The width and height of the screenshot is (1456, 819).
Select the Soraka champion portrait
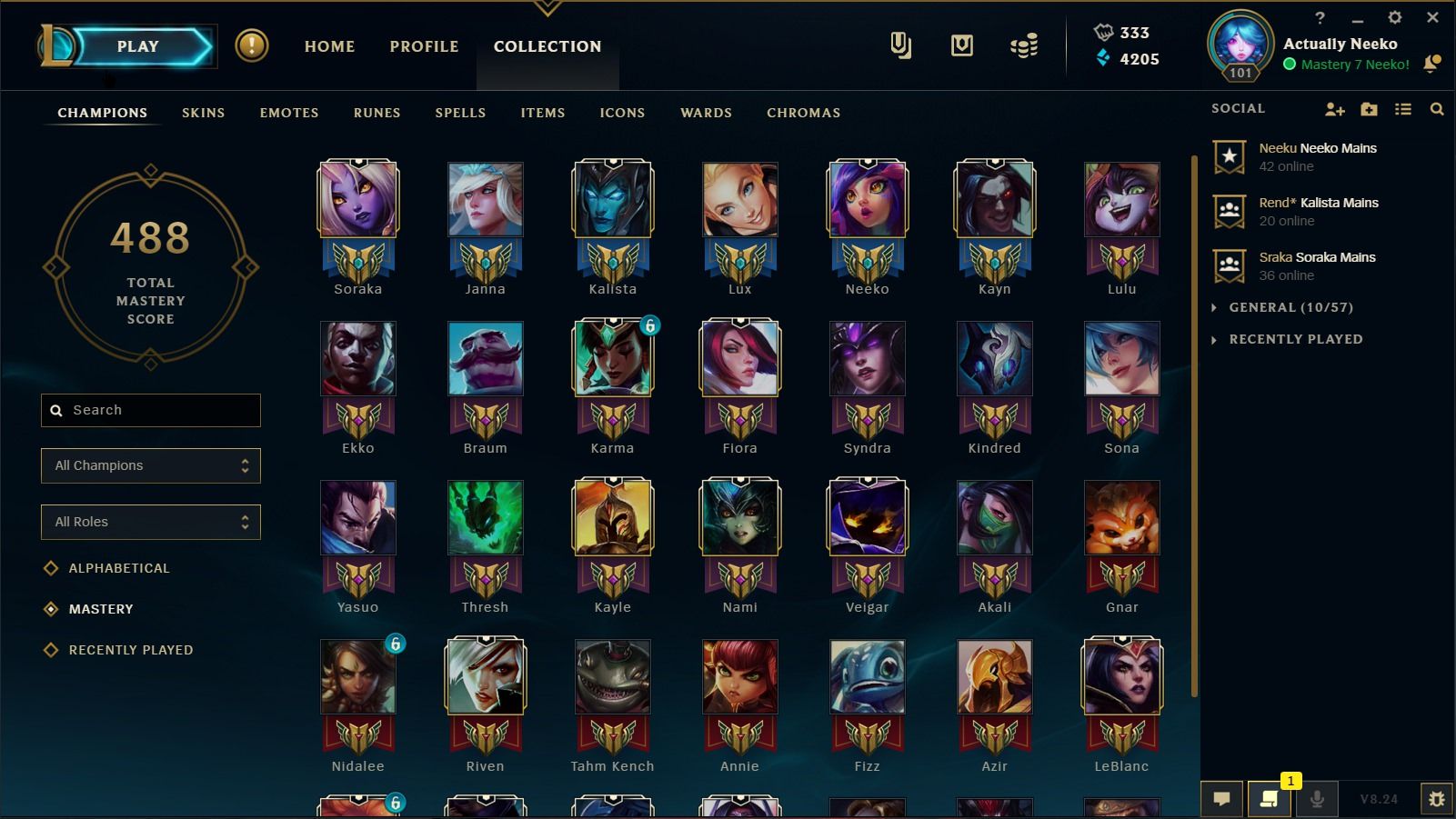357,198
